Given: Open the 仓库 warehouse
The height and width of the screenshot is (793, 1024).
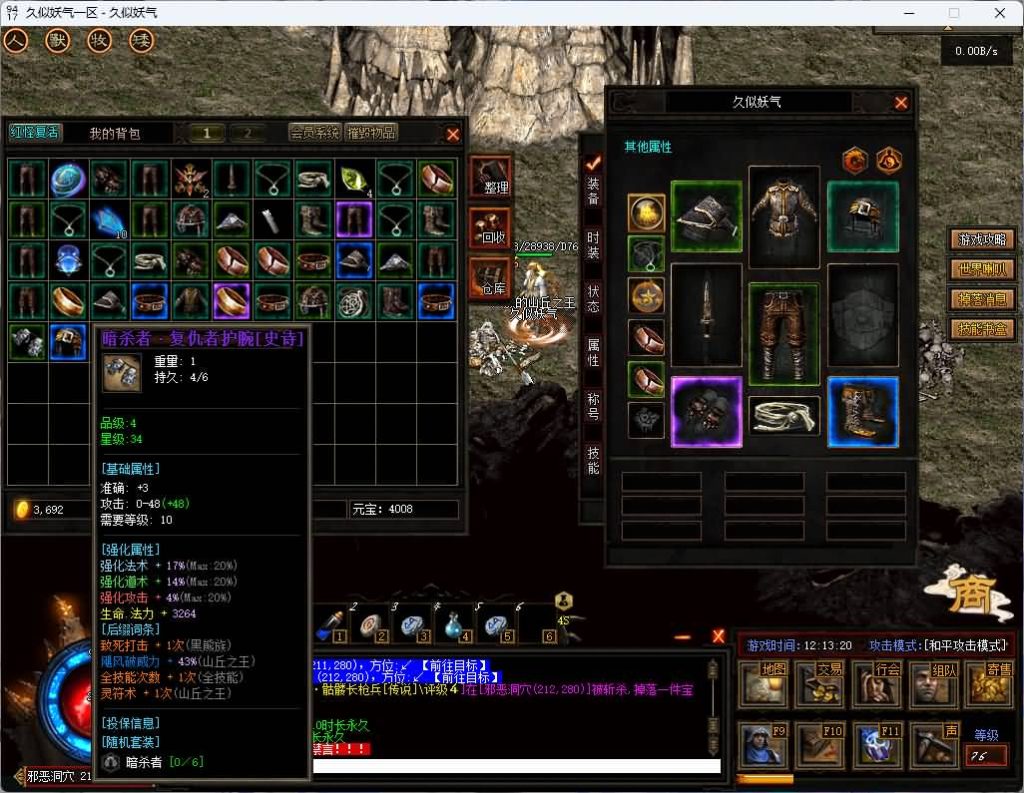Looking at the screenshot, I should (490, 277).
